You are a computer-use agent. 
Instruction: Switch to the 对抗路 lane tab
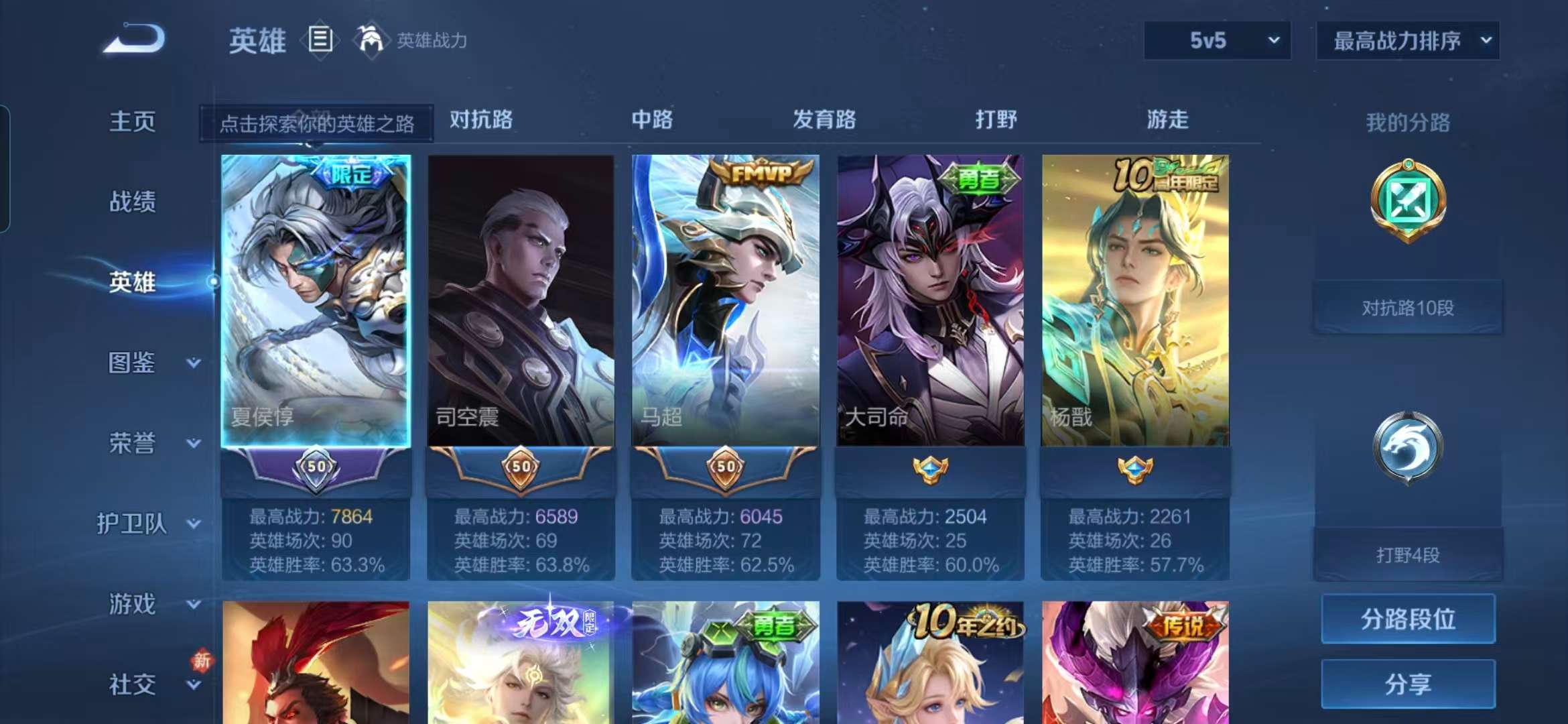(481, 120)
